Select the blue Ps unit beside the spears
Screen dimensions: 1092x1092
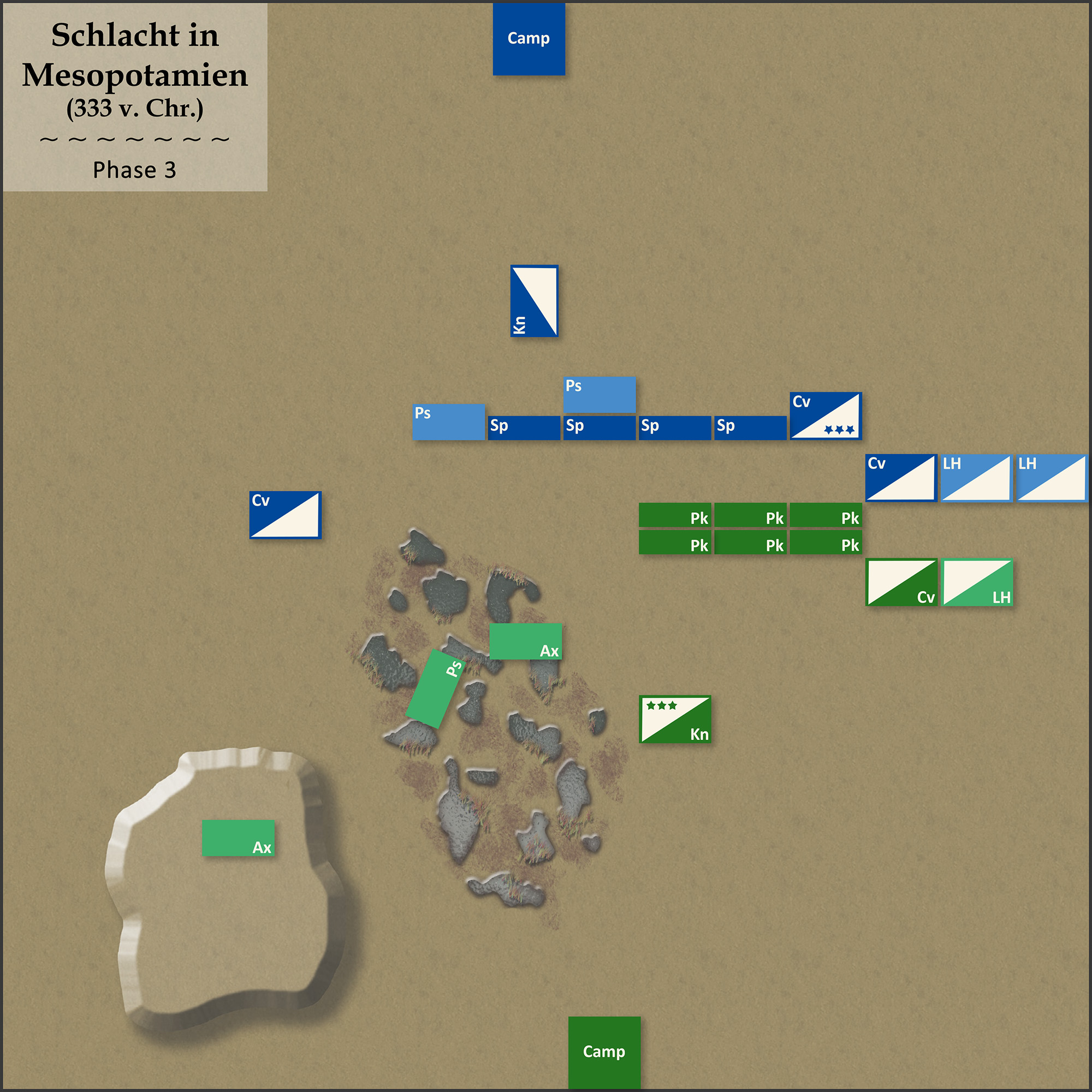(448, 422)
